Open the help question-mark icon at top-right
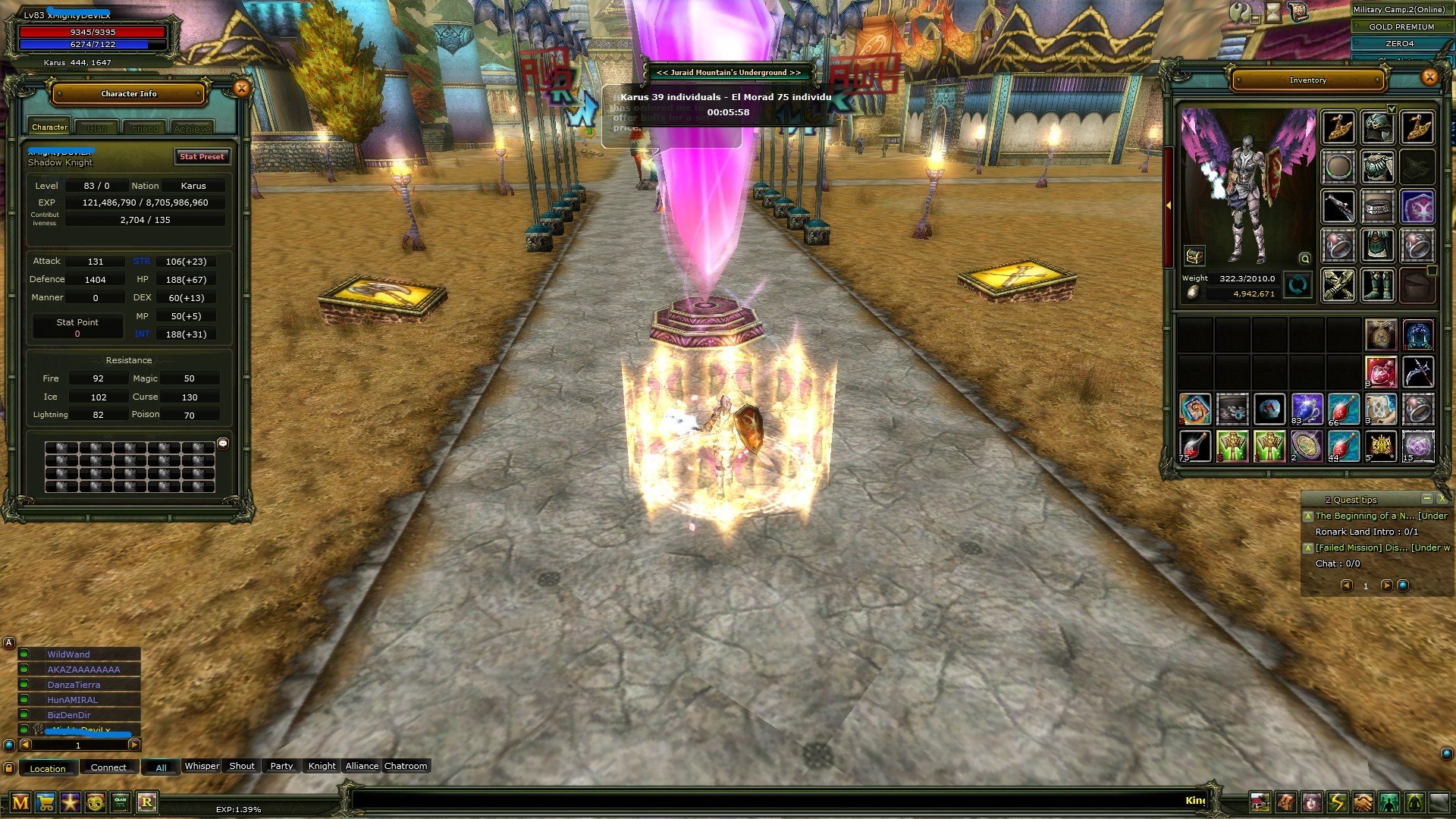The height and width of the screenshot is (819, 1456). coord(1240,12)
